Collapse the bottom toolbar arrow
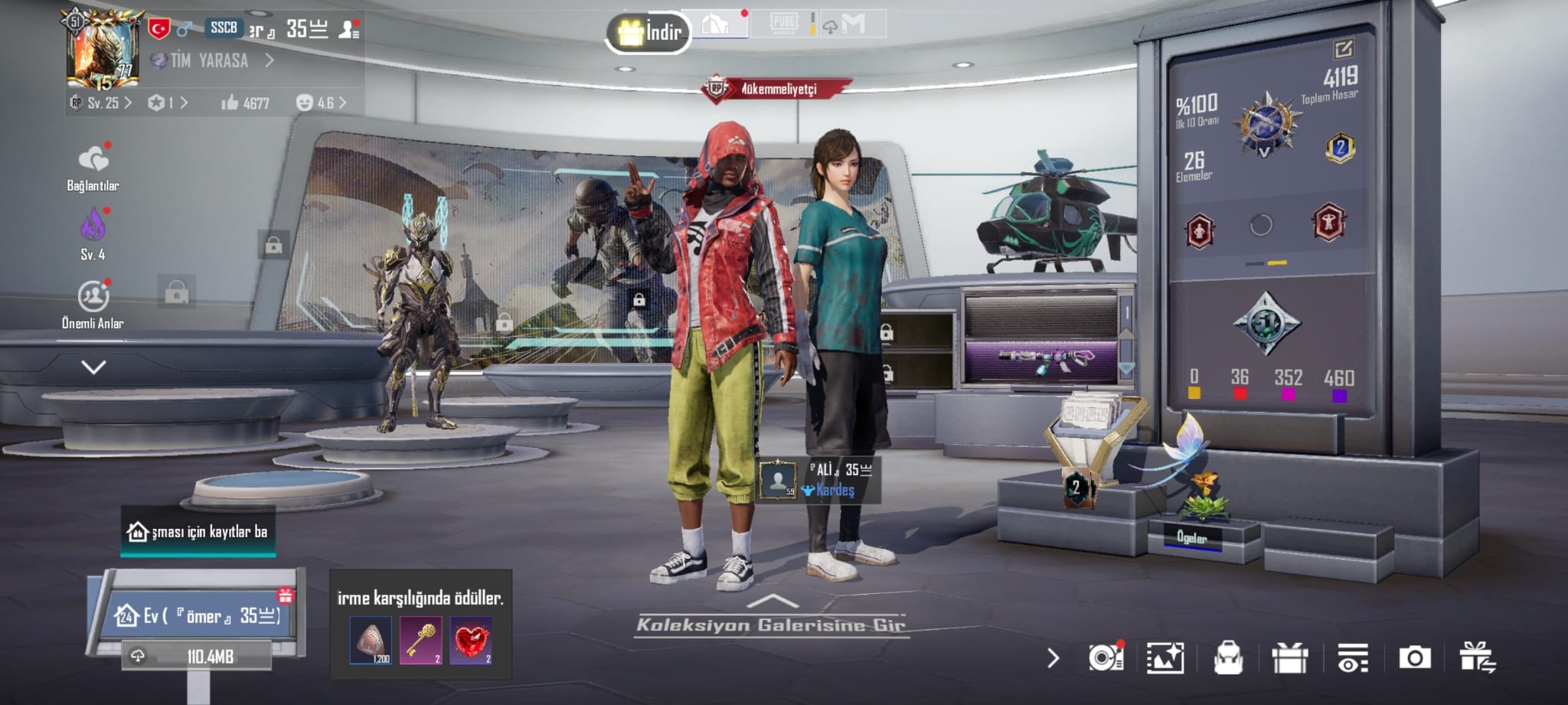Viewport: 1568px width, 705px height. point(1053,658)
